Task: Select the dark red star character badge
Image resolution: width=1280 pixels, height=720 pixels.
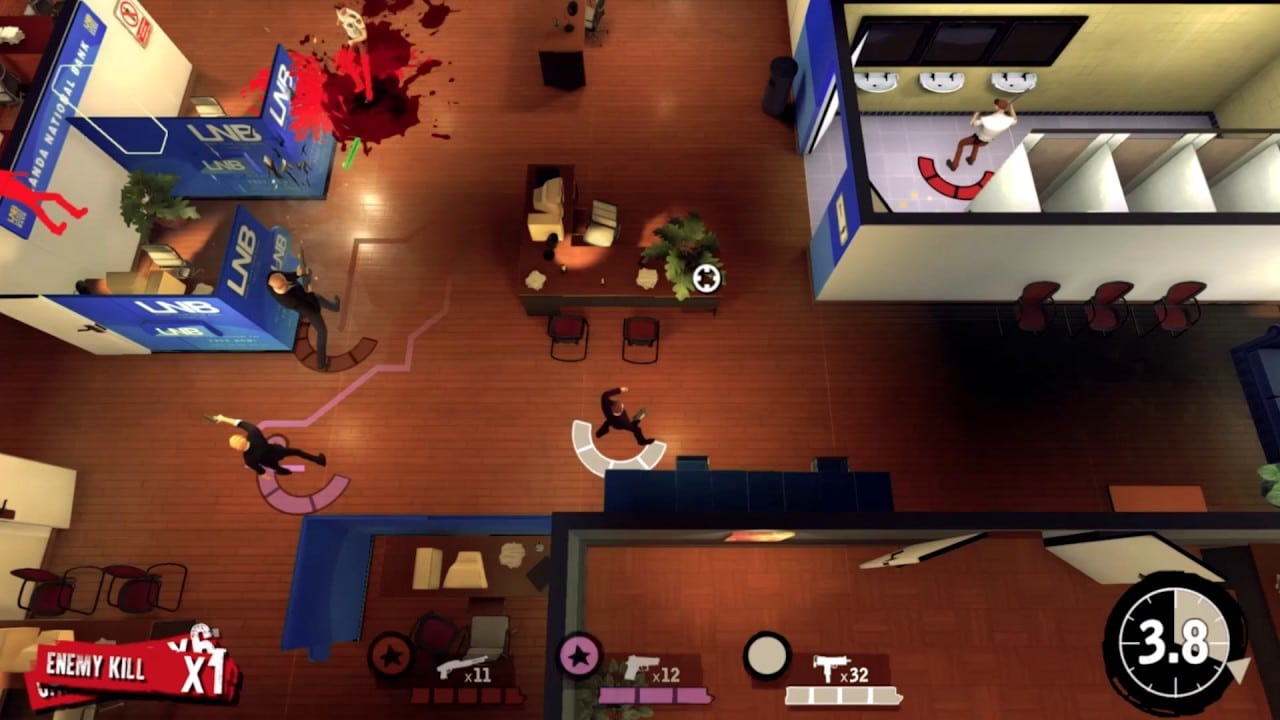Action: 391,657
